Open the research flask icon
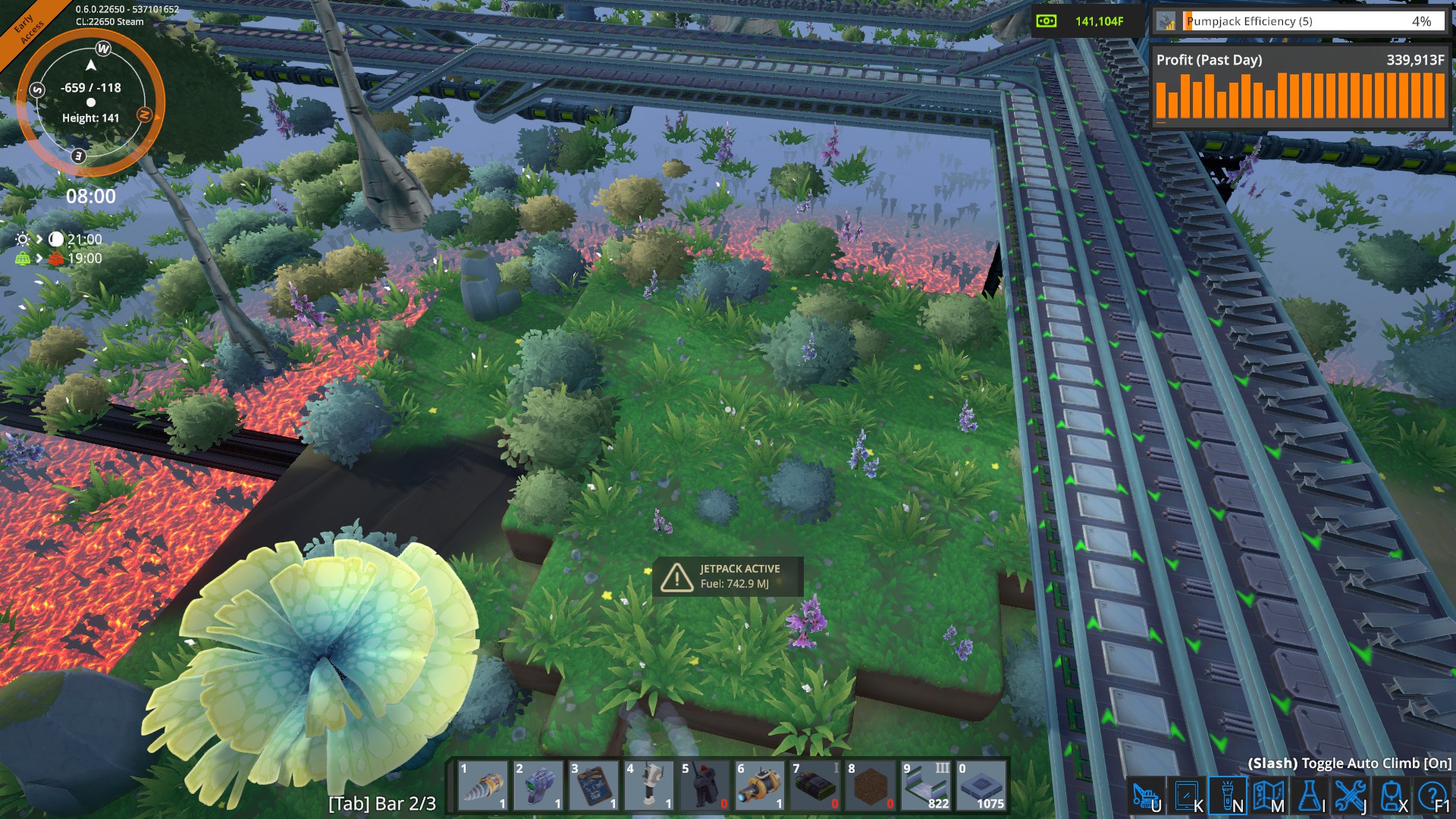The height and width of the screenshot is (819, 1456). (1310, 796)
